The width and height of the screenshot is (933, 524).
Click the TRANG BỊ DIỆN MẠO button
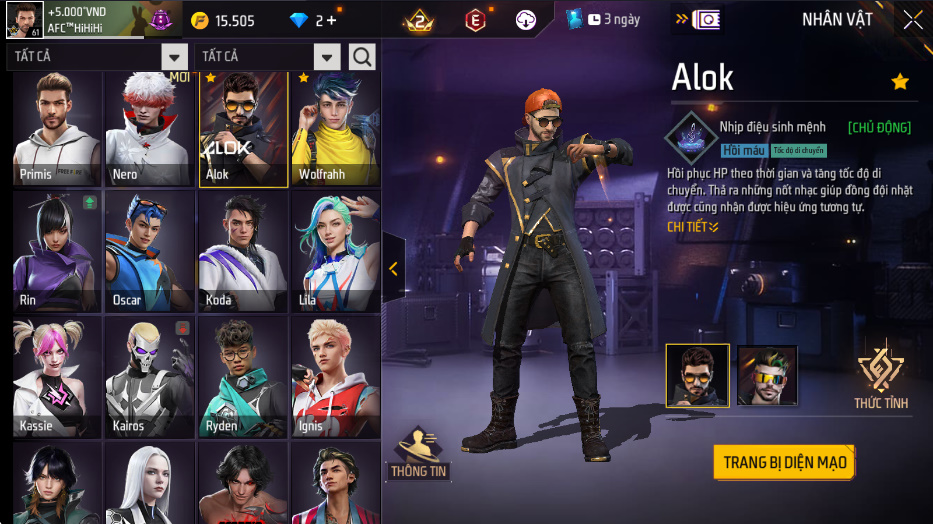[785, 462]
